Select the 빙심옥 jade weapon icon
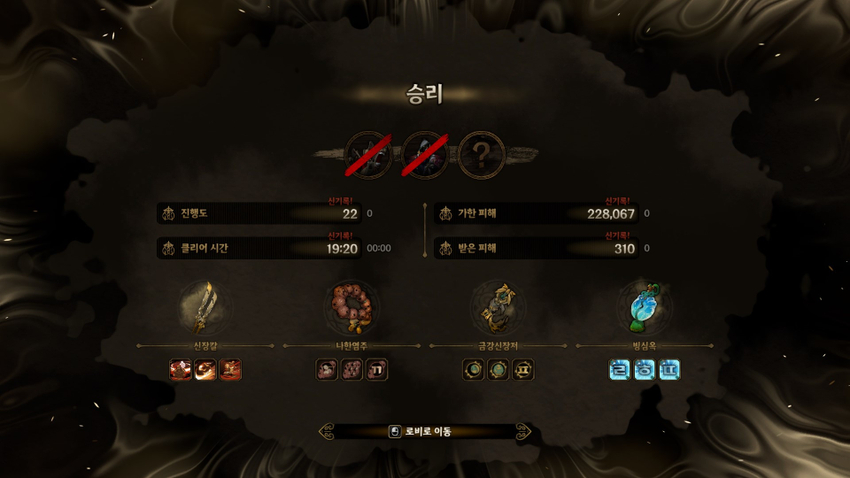The height and width of the screenshot is (478, 850). pyautogui.click(x=644, y=307)
